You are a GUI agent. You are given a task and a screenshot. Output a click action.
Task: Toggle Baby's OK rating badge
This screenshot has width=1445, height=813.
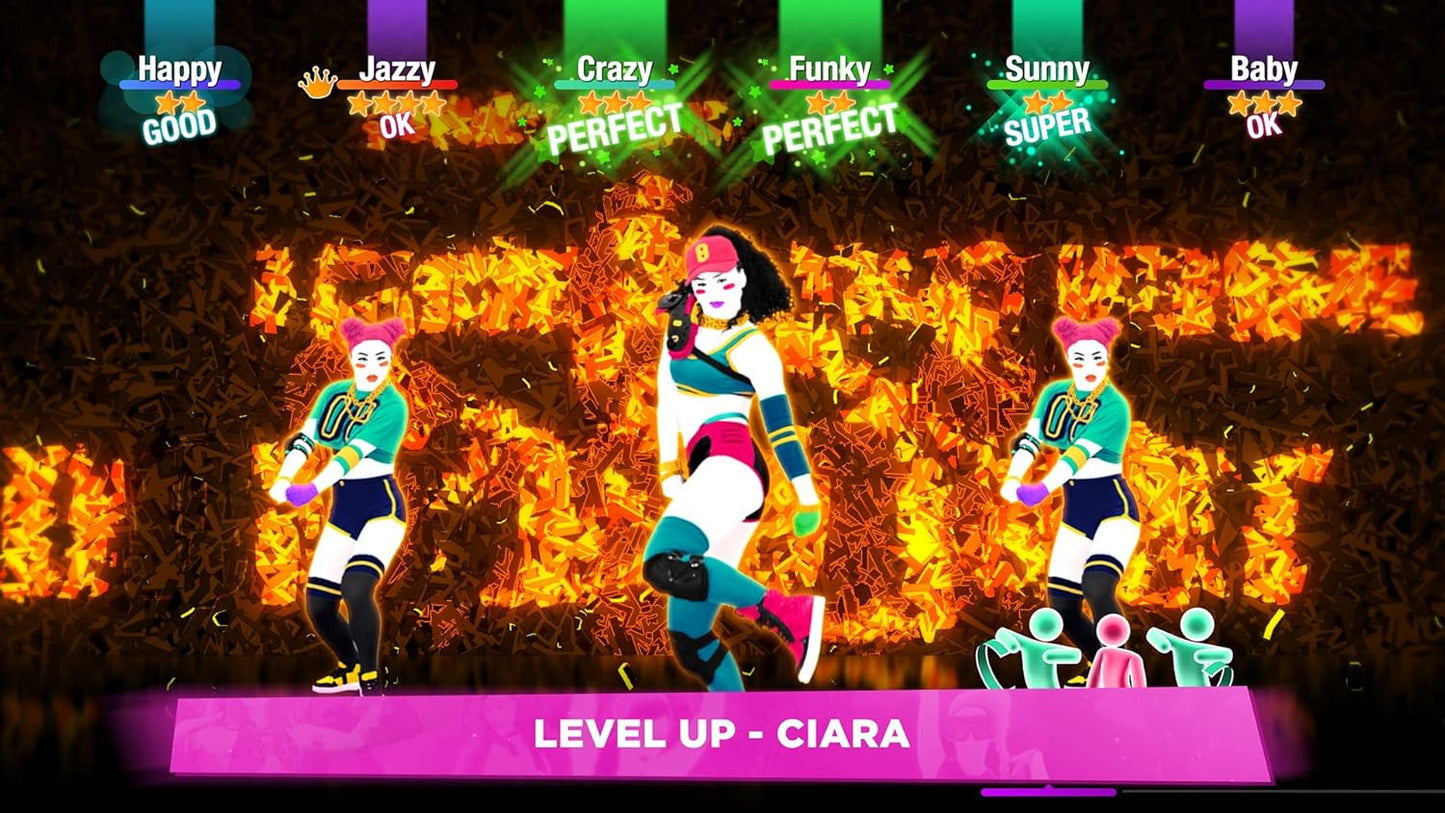click(1262, 128)
